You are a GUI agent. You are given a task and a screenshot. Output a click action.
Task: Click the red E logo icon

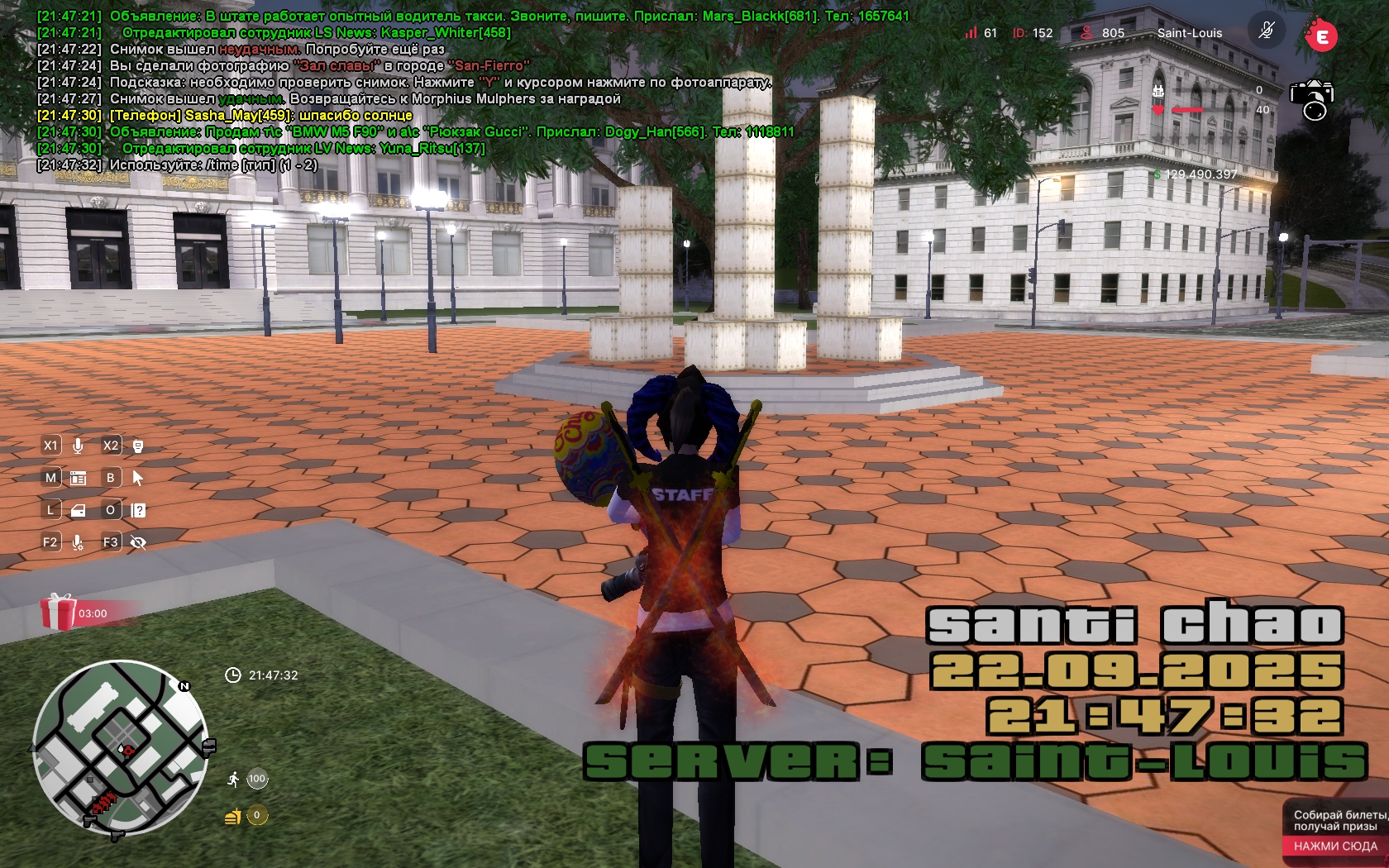[1321, 36]
